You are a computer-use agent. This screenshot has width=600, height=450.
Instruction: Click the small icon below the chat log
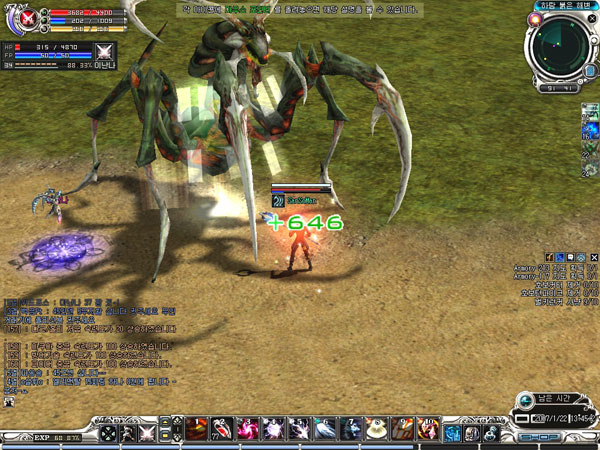[9, 402]
